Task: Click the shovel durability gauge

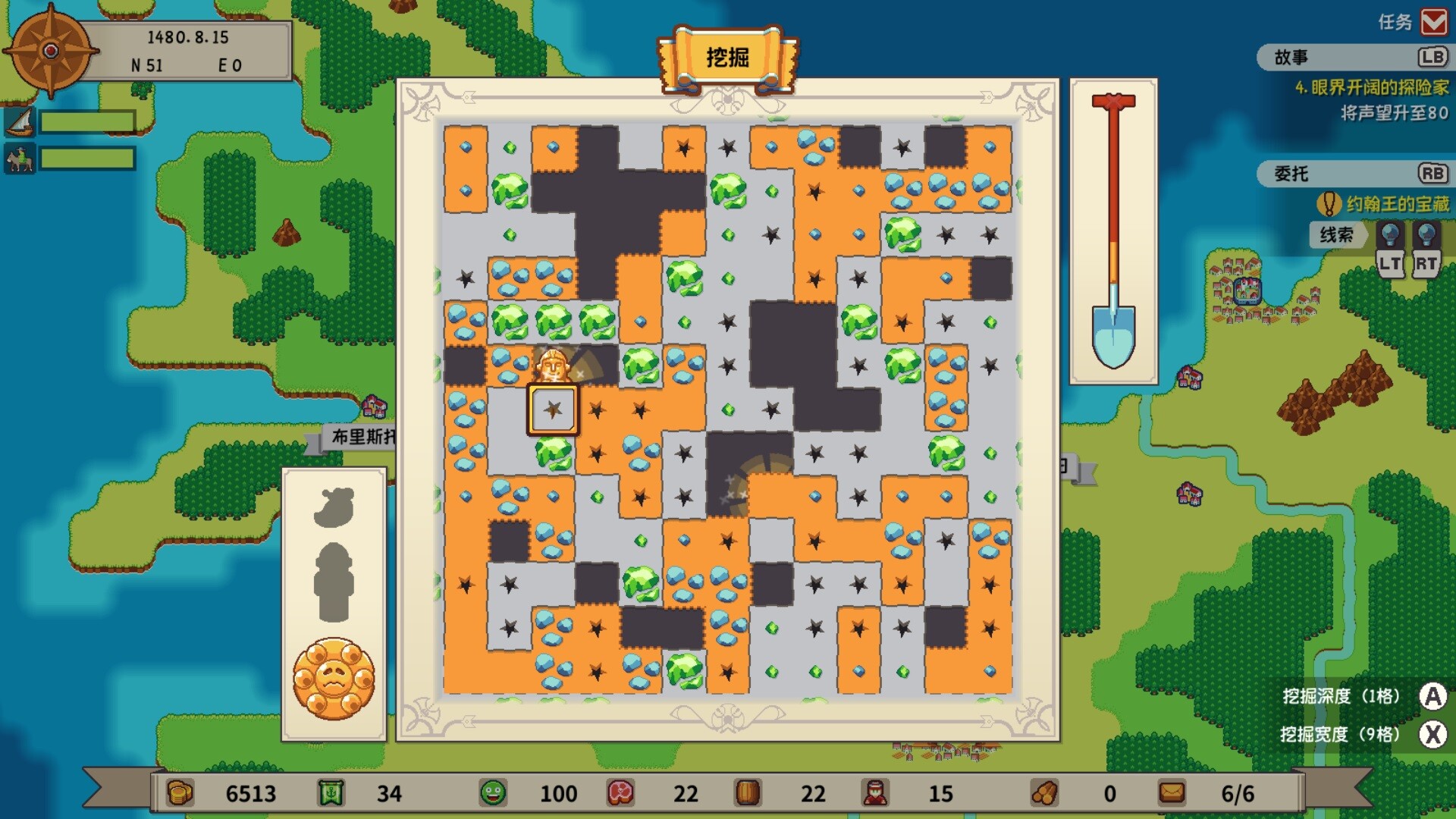Action: pyautogui.click(x=1113, y=231)
